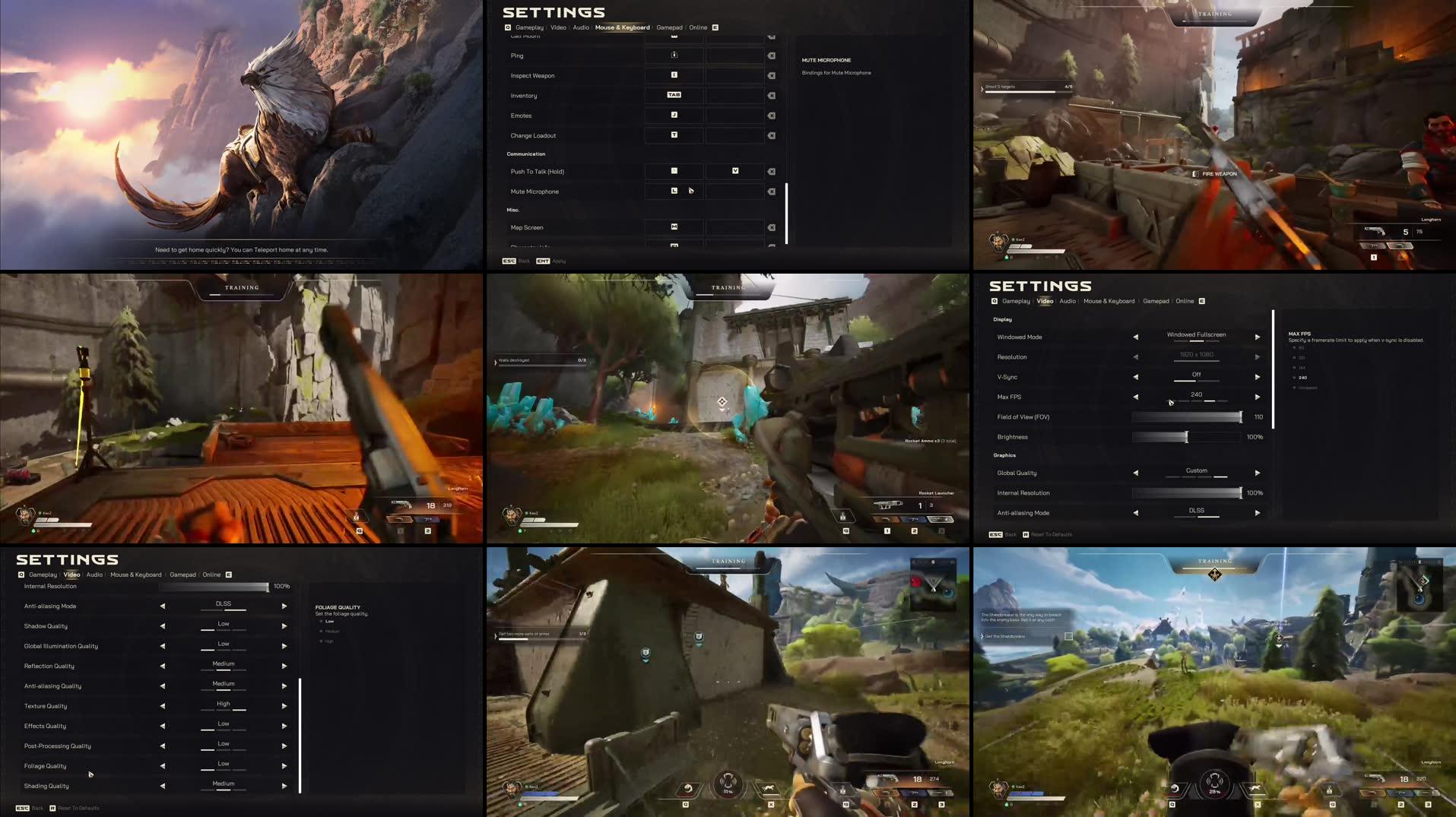Click the Brightness slider at 100%
This screenshot has width=1456, height=817.
(x=1186, y=437)
